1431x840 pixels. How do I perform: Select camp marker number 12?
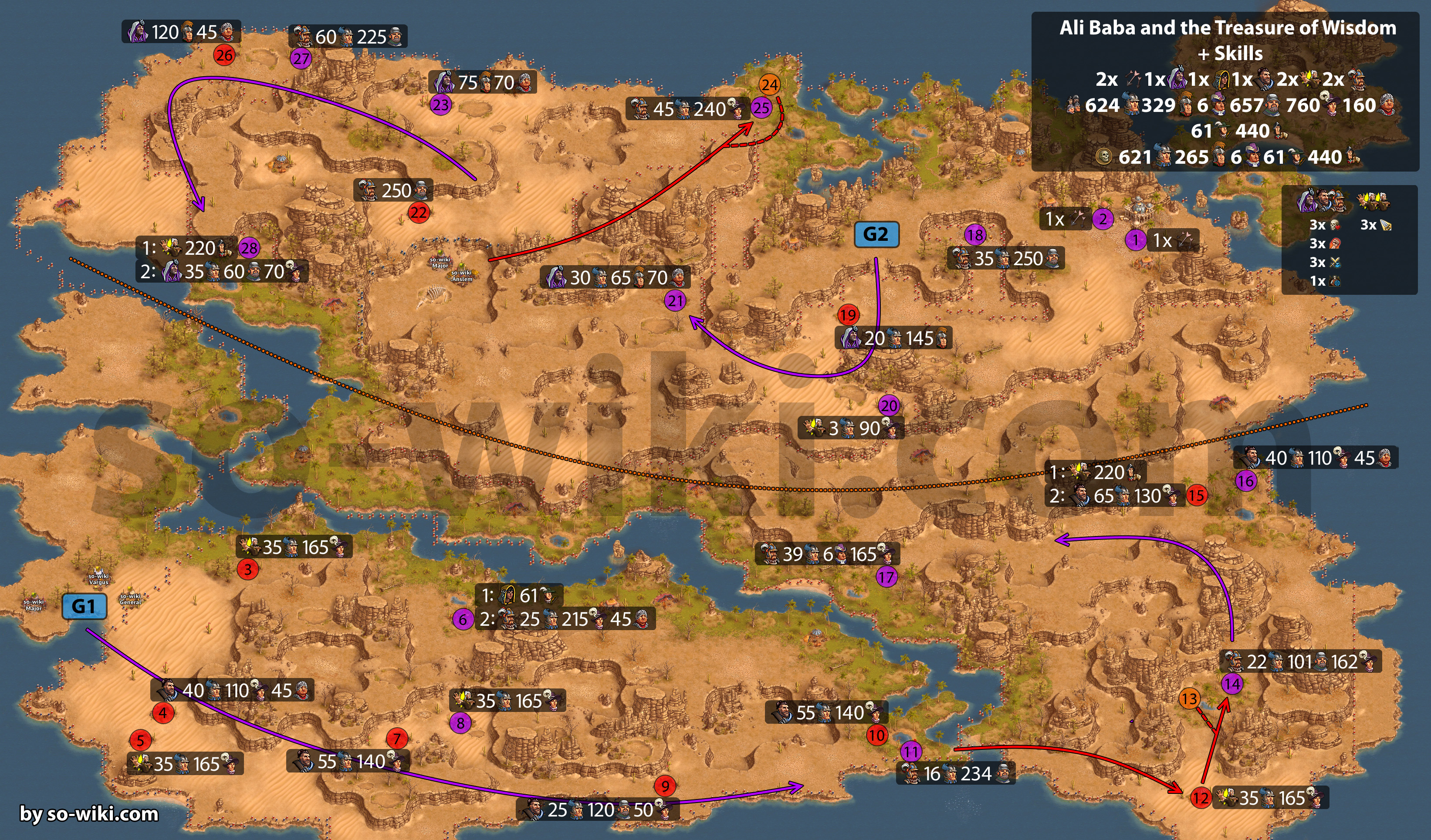(x=1201, y=798)
